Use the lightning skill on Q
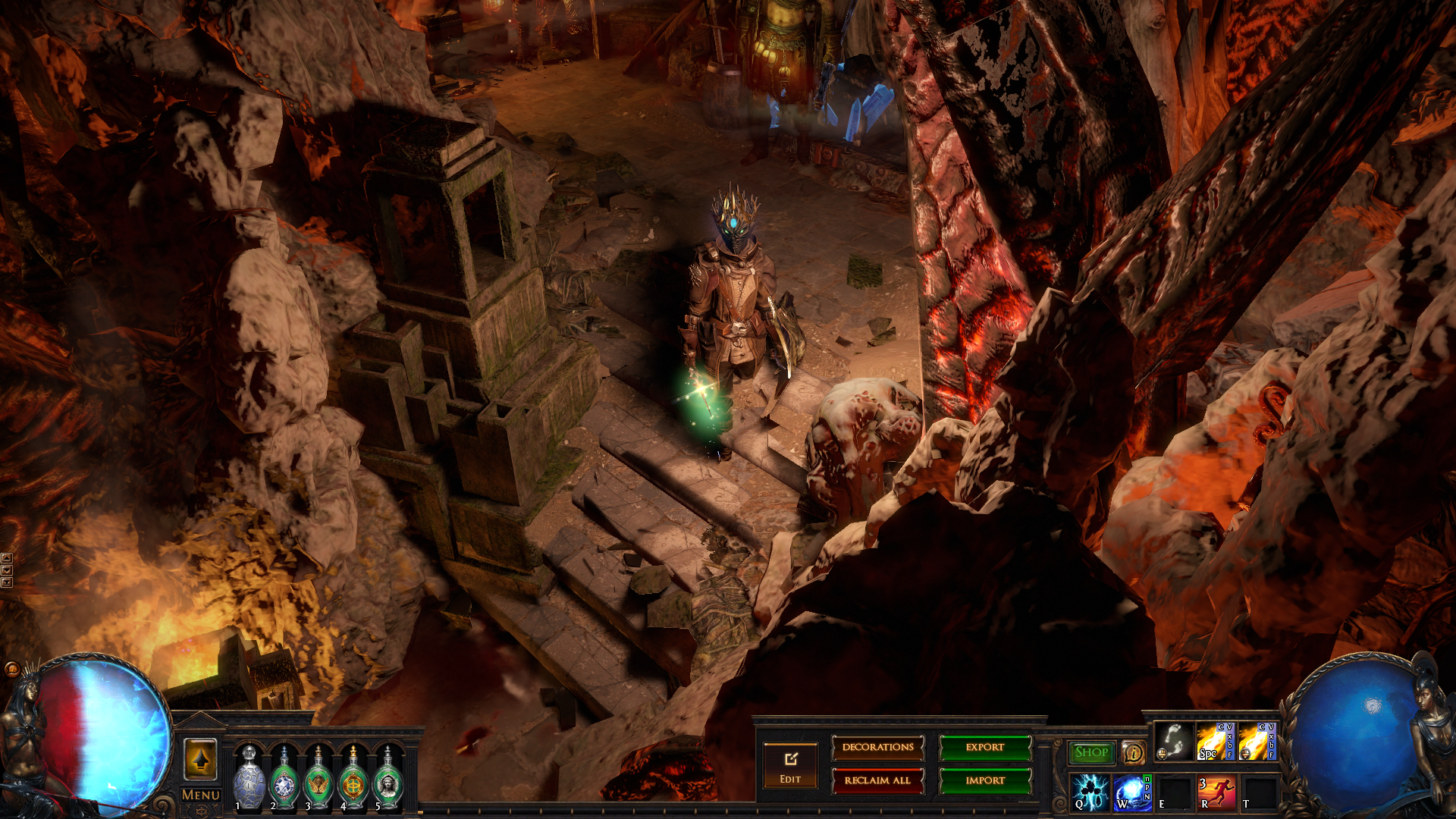 [1090, 792]
